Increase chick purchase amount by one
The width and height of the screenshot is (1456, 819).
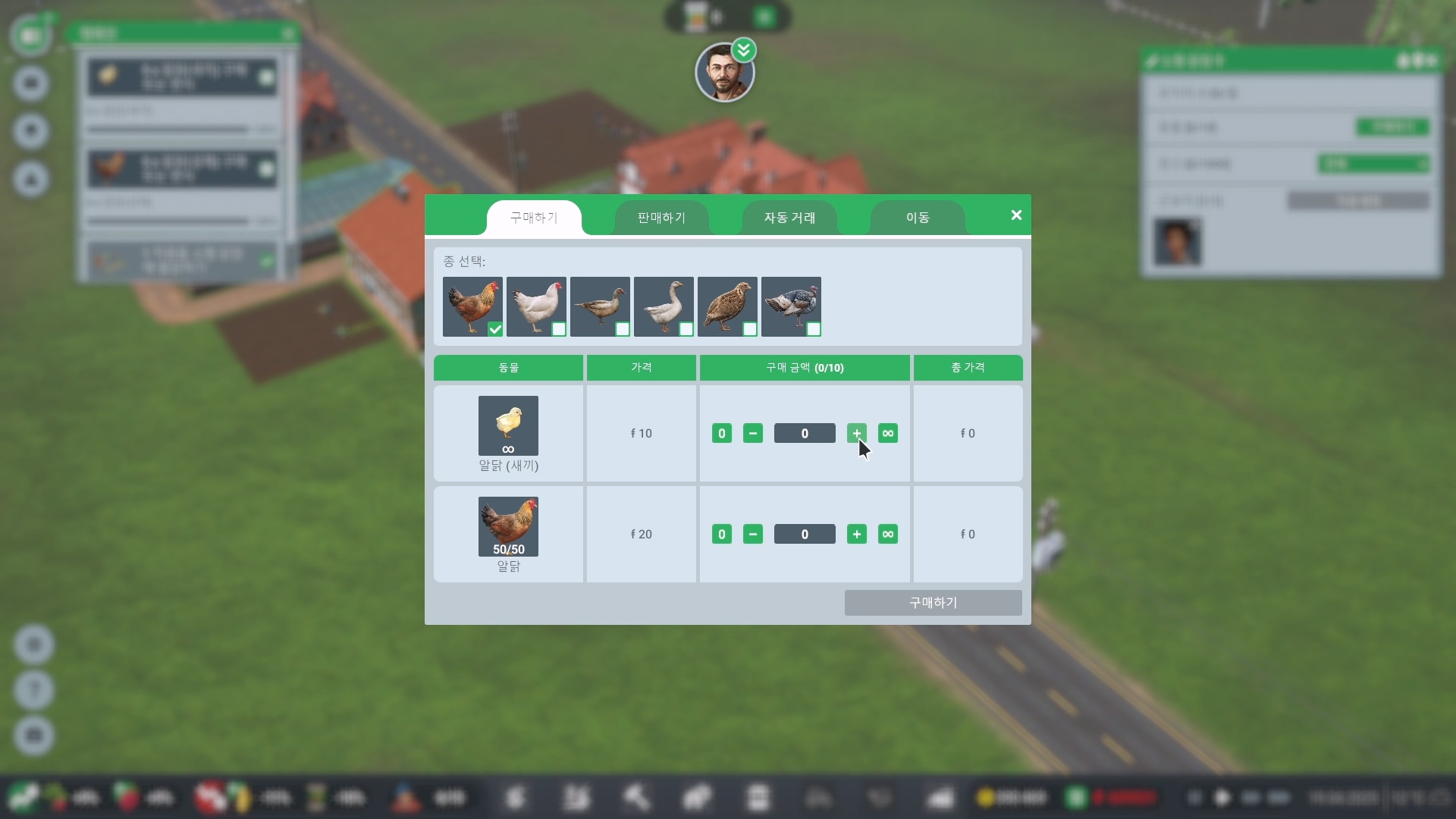click(857, 433)
